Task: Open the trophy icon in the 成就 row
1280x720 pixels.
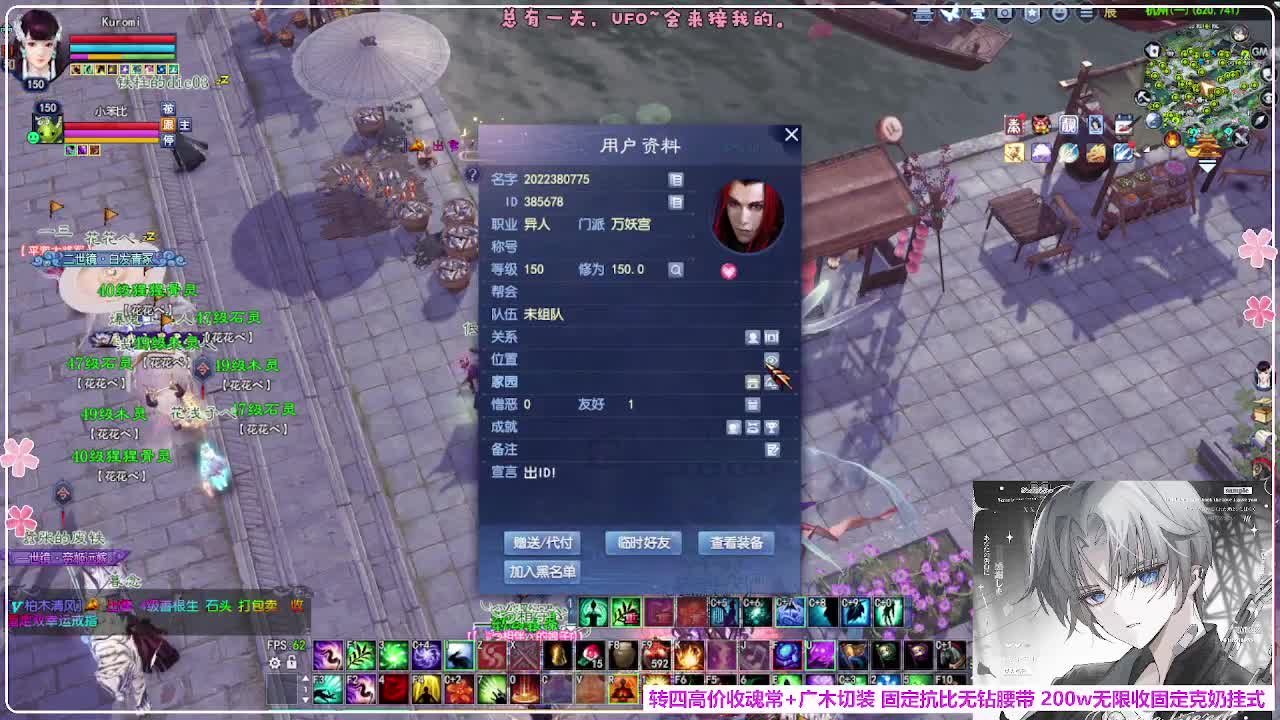Action: point(771,427)
